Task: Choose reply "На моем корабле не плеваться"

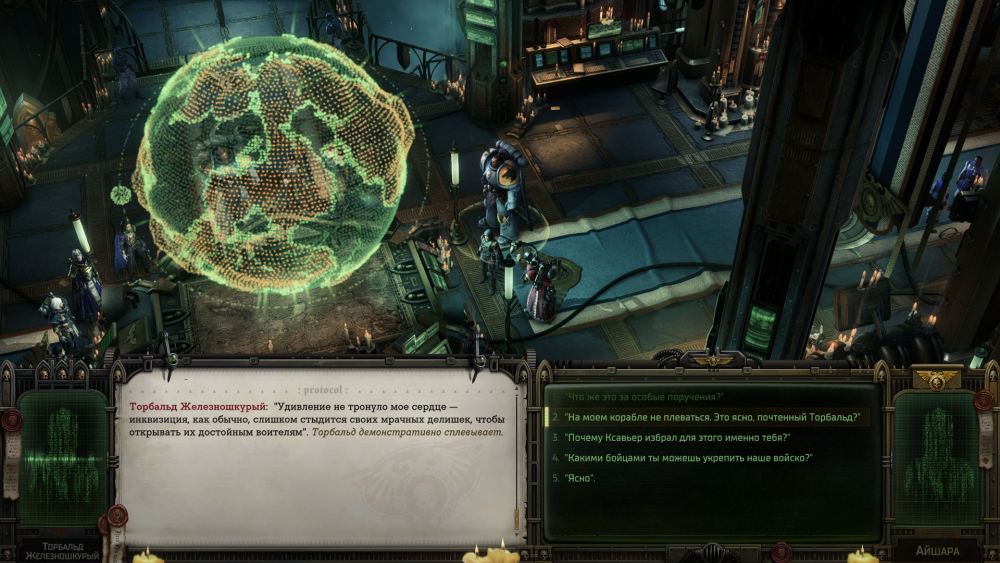Action: (x=711, y=417)
